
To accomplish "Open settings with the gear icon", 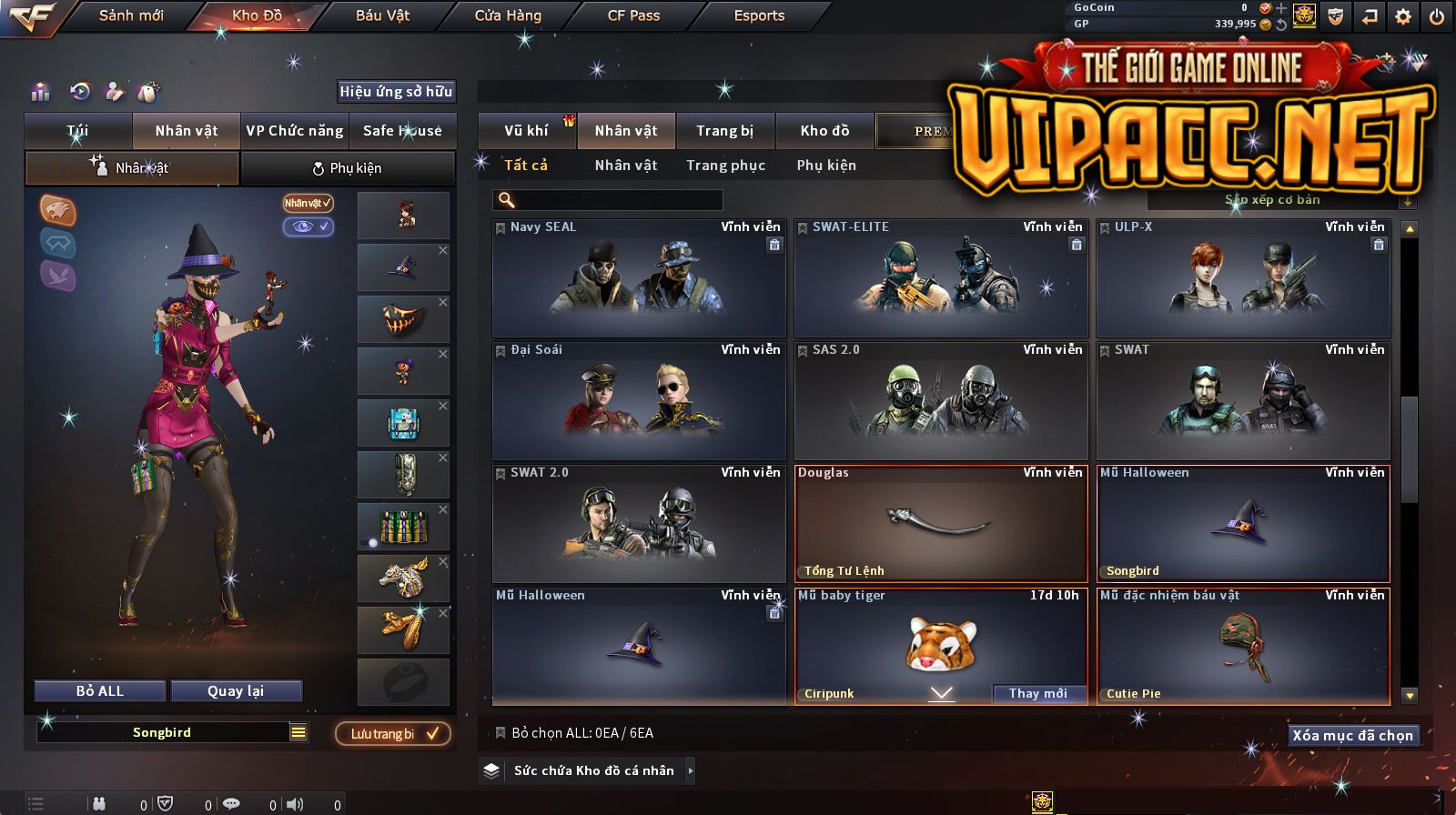I will tap(1403, 16).
